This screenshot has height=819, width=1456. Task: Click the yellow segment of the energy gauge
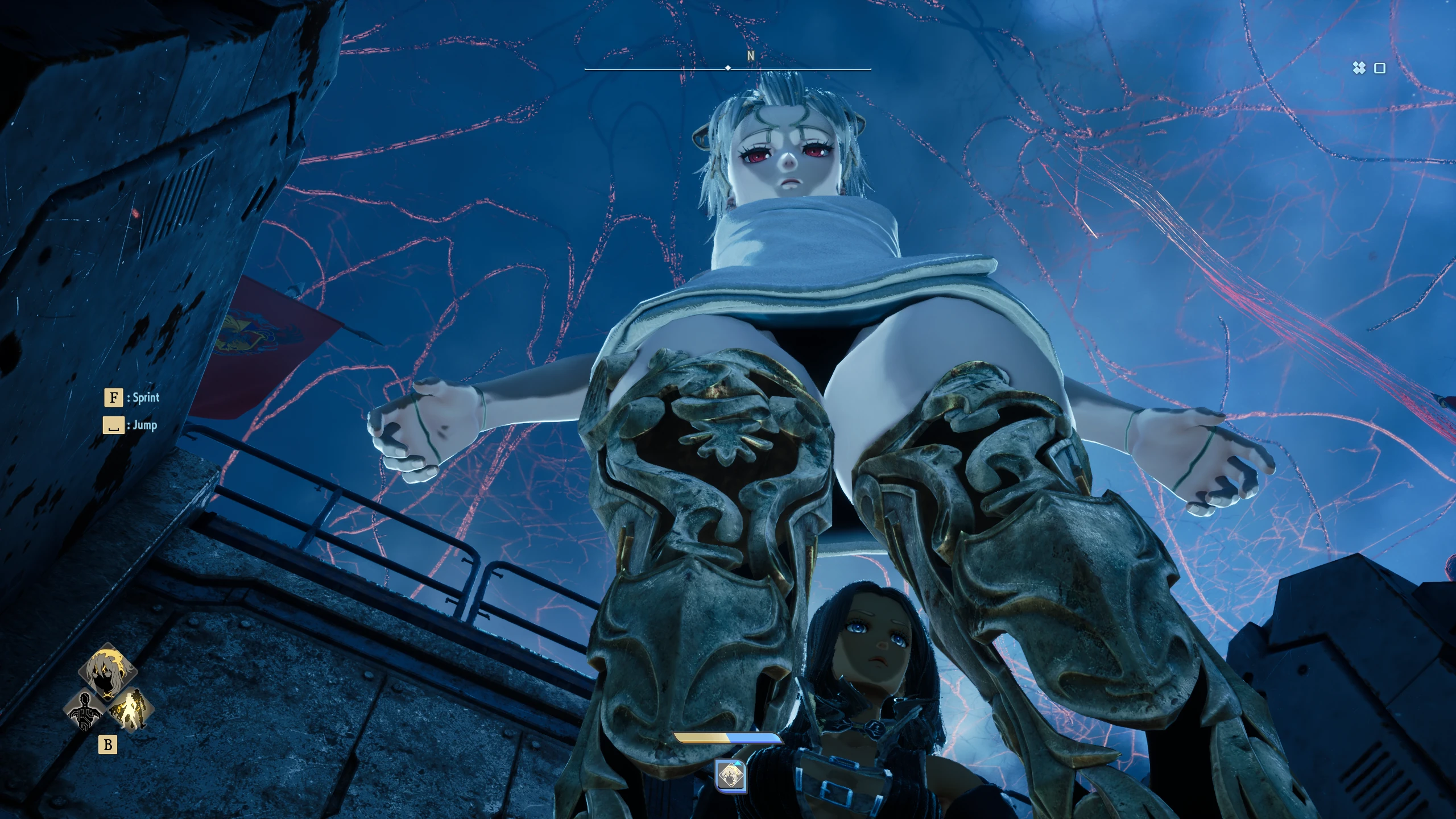click(x=701, y=737)
